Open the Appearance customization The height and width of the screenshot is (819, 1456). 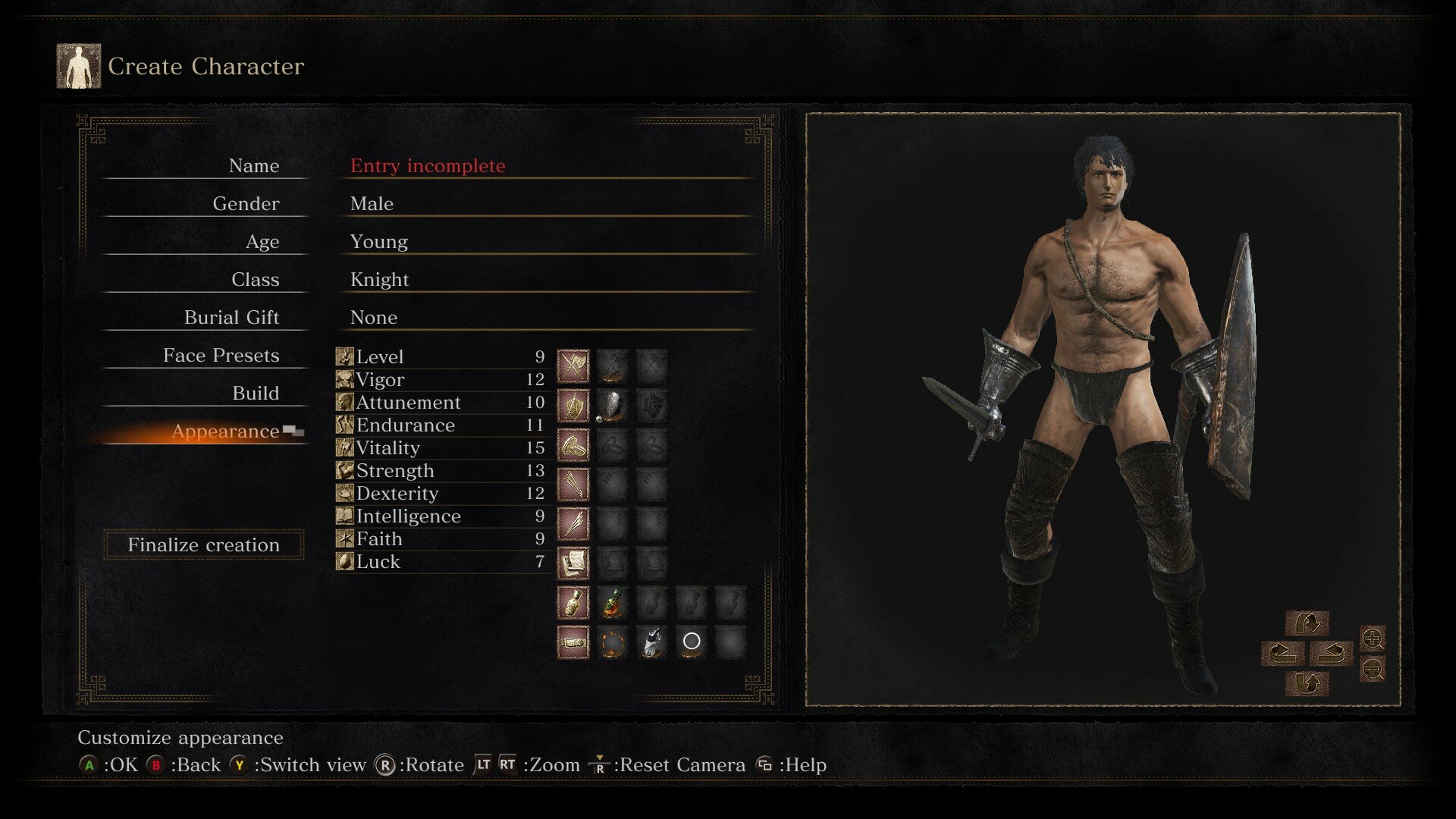click(225, 431)
